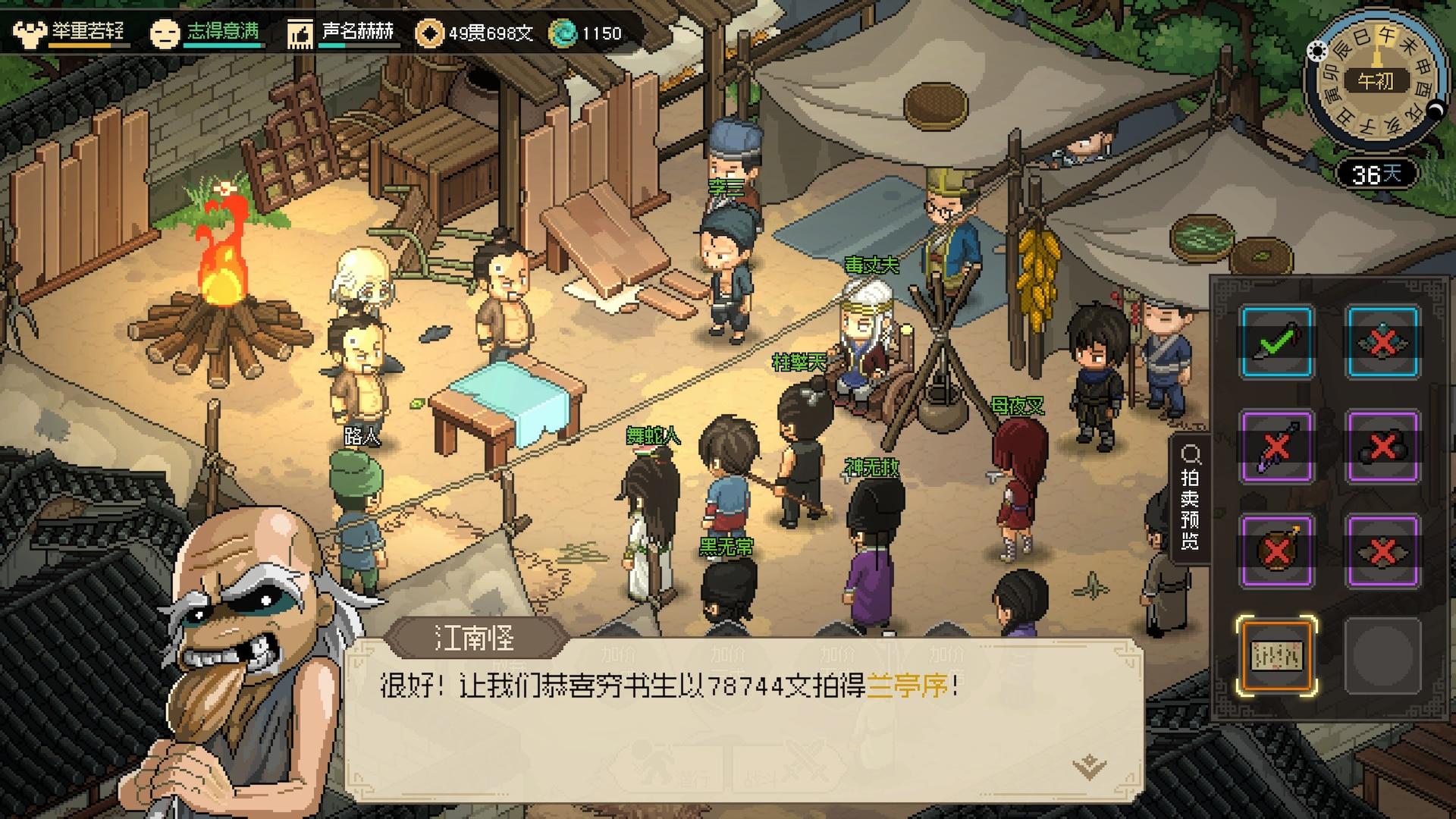Advance the dialogue with the continue arrow
The width and height of the screenshot is (1456, 819).
(1090, 767)
